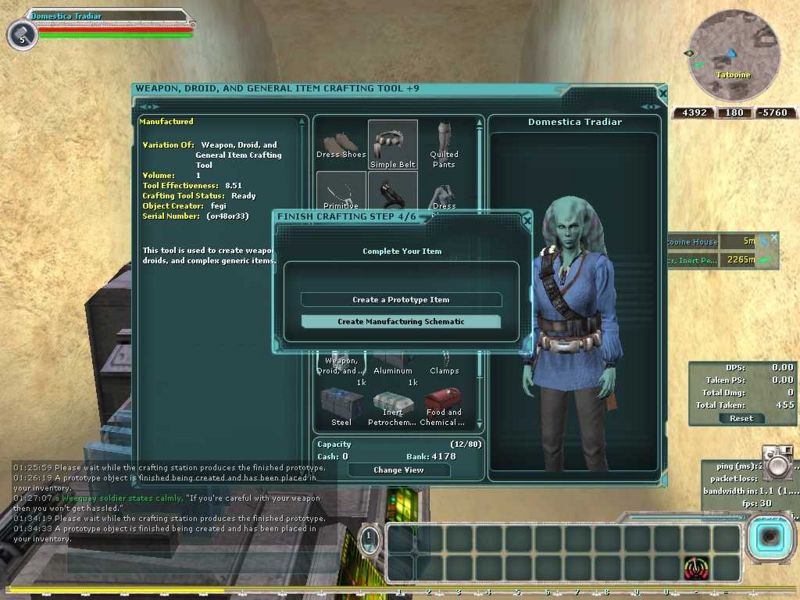Activate the red gauge toolbar ability
Image resolution: width=800 pixels, height=600 pixels.
[693, 569]
